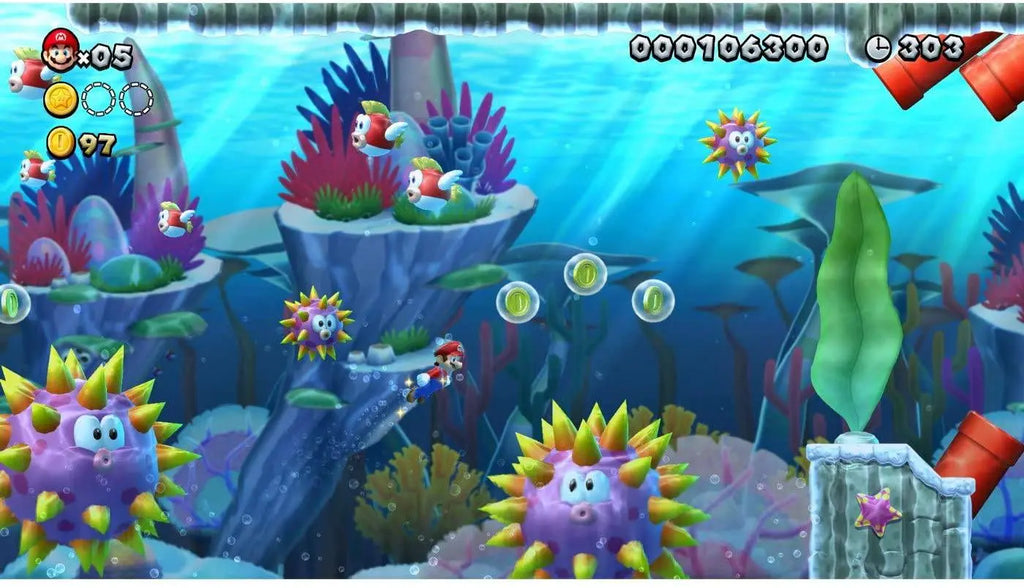Viewport: 1024px width, 588px height.
Task: Click the Mario head lives icon
Action: point(60,51)
